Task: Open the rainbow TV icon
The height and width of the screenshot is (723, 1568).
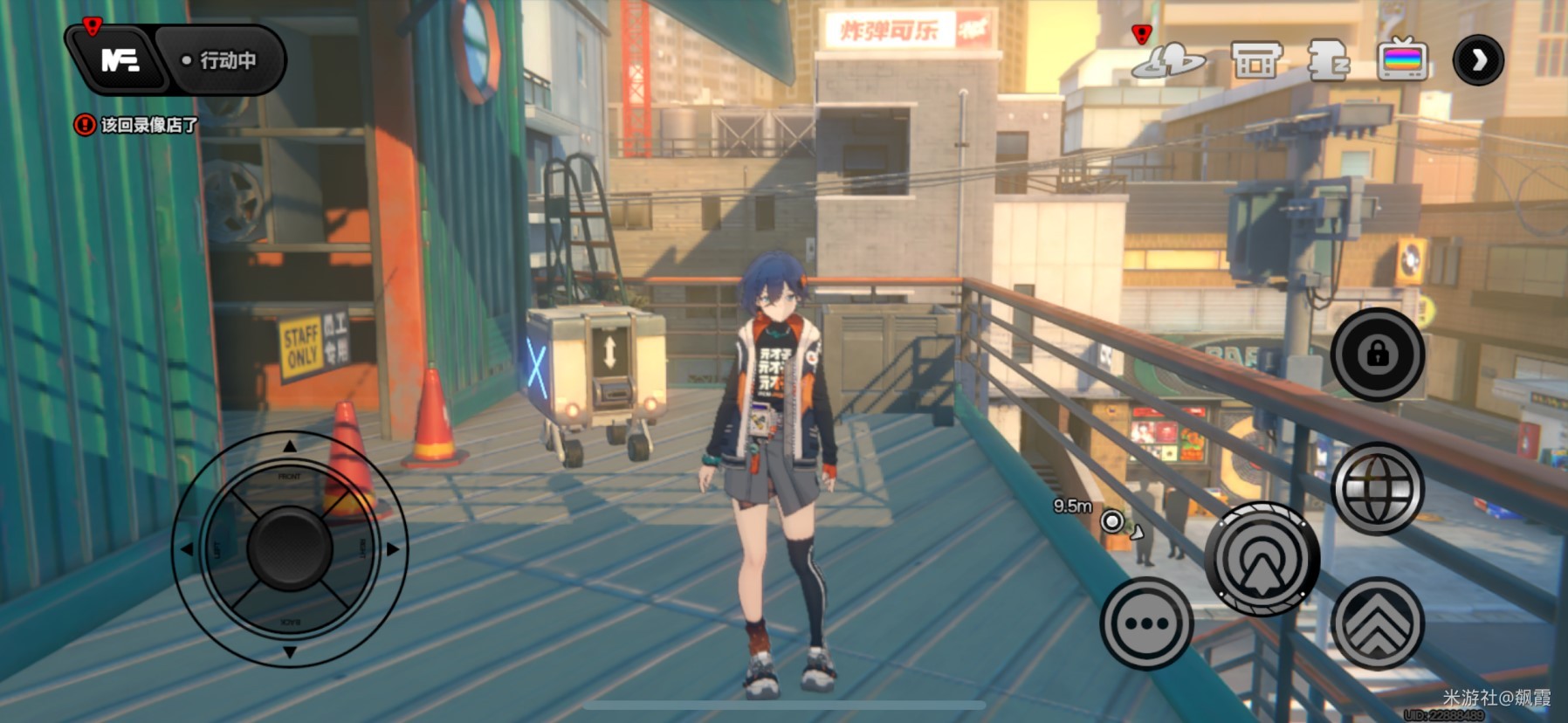Action: 1402,60
